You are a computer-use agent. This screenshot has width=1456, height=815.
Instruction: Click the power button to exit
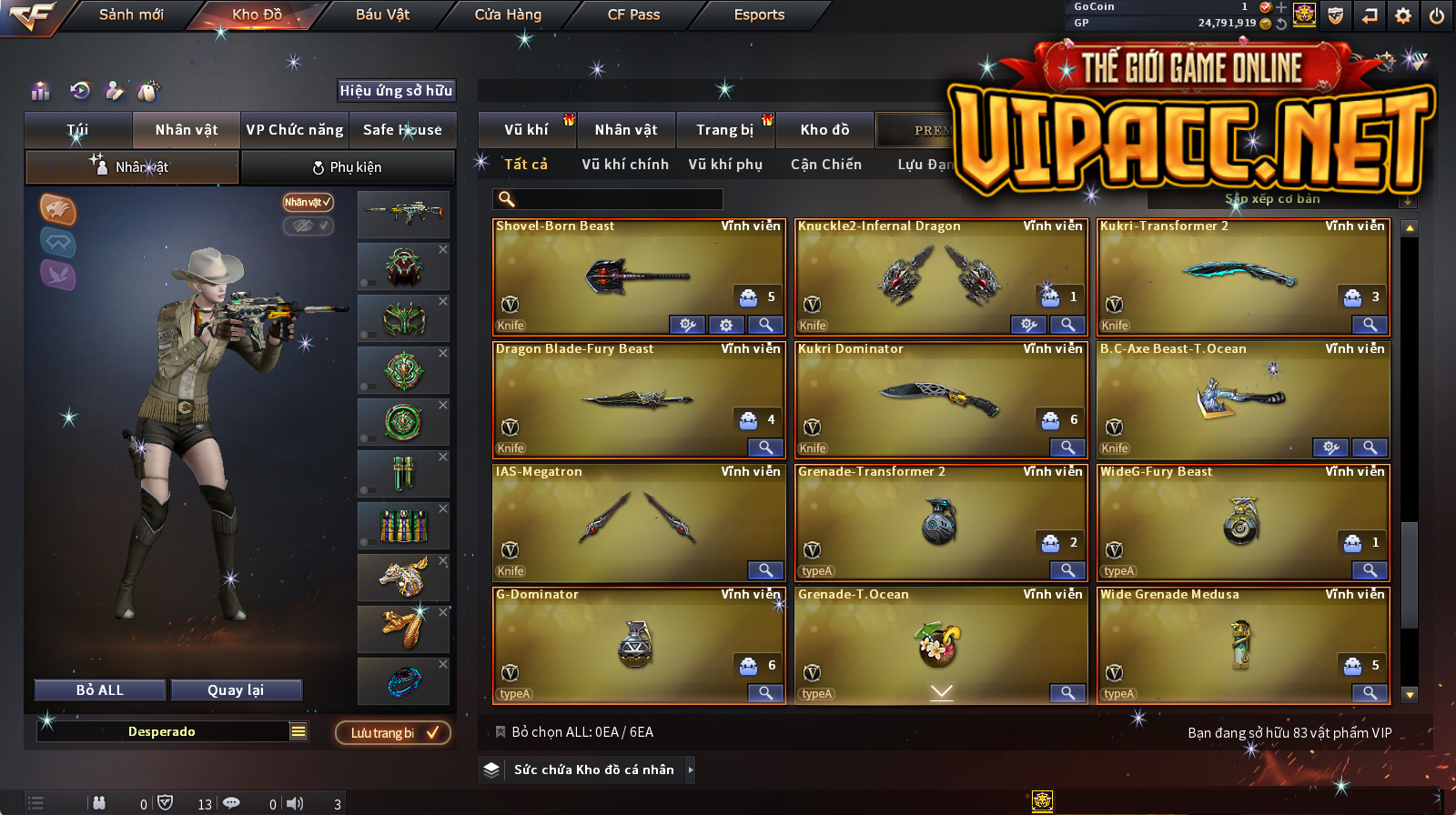[x=1437, y=15]
